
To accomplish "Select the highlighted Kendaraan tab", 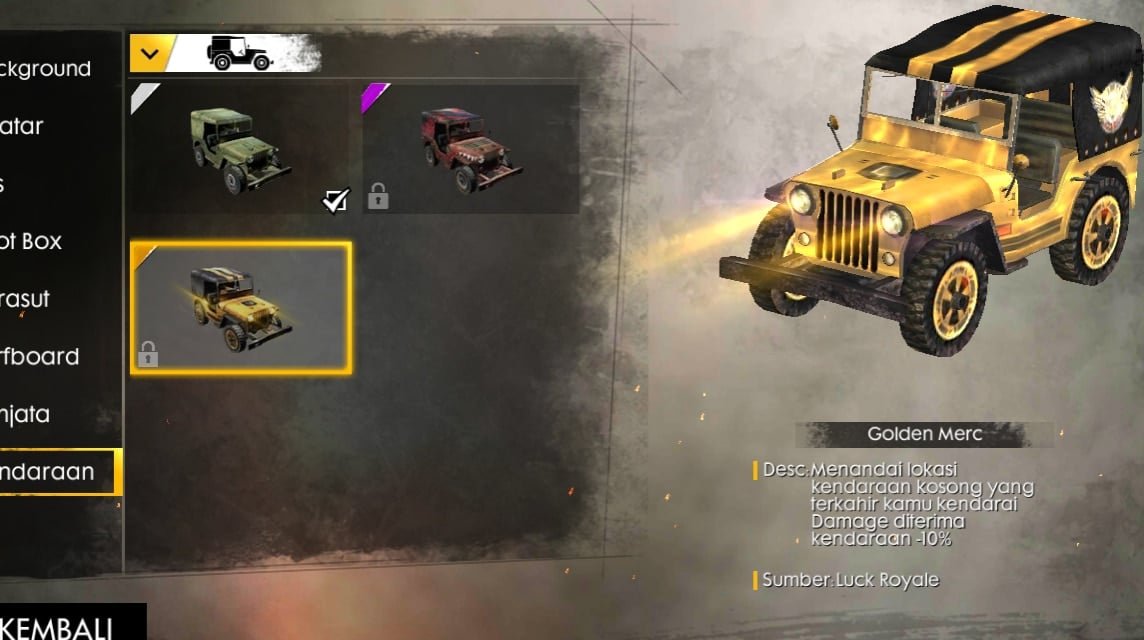I will (x=55, y=472).
